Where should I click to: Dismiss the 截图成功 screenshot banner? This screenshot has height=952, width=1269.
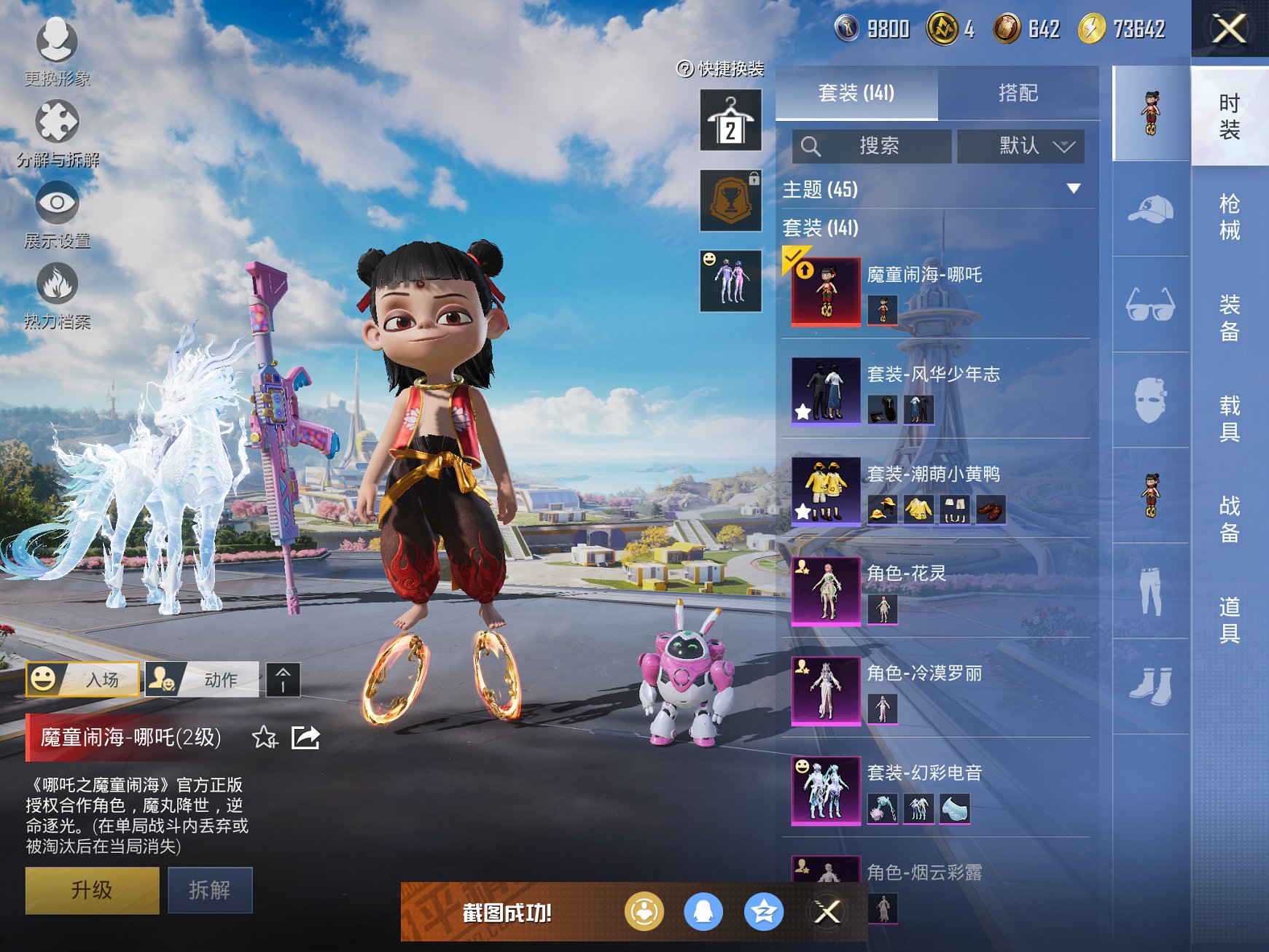coord(827,911)
